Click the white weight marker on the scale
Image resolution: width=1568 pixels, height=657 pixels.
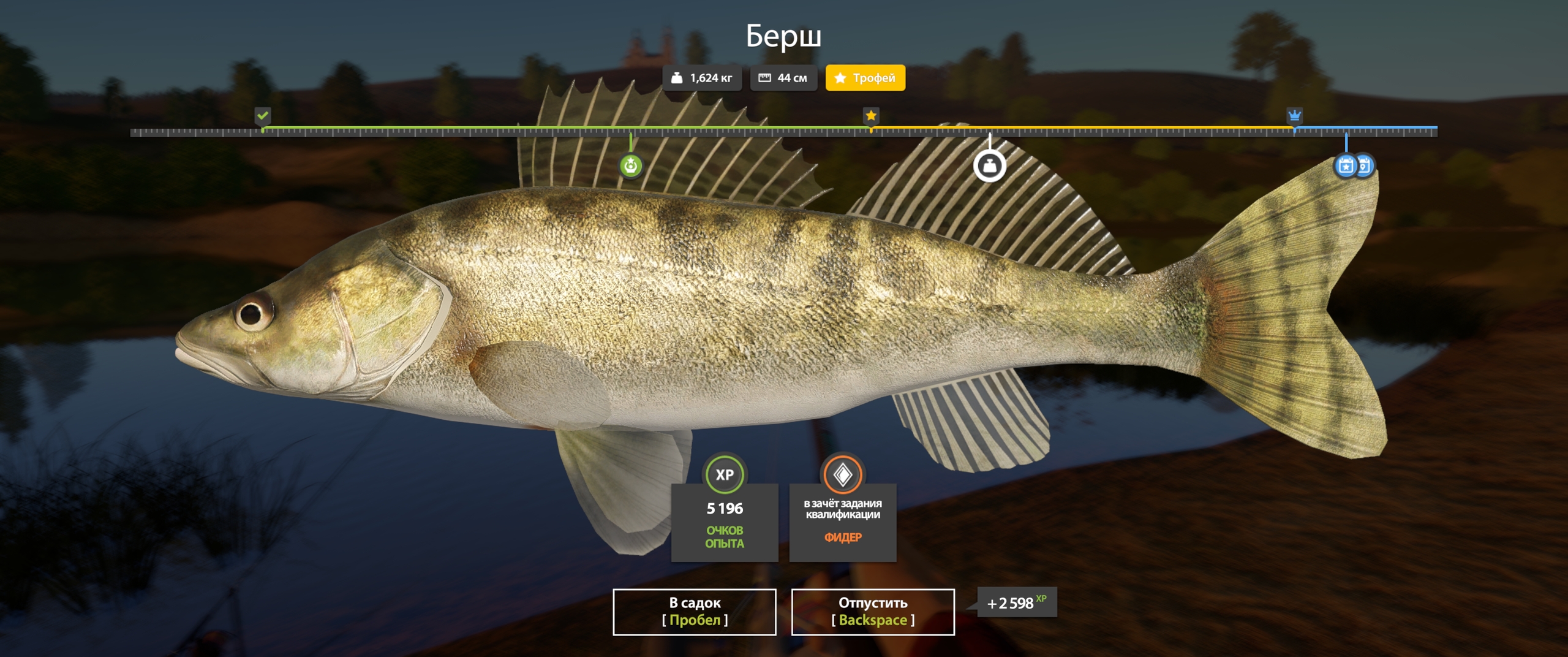click(990, 166)
